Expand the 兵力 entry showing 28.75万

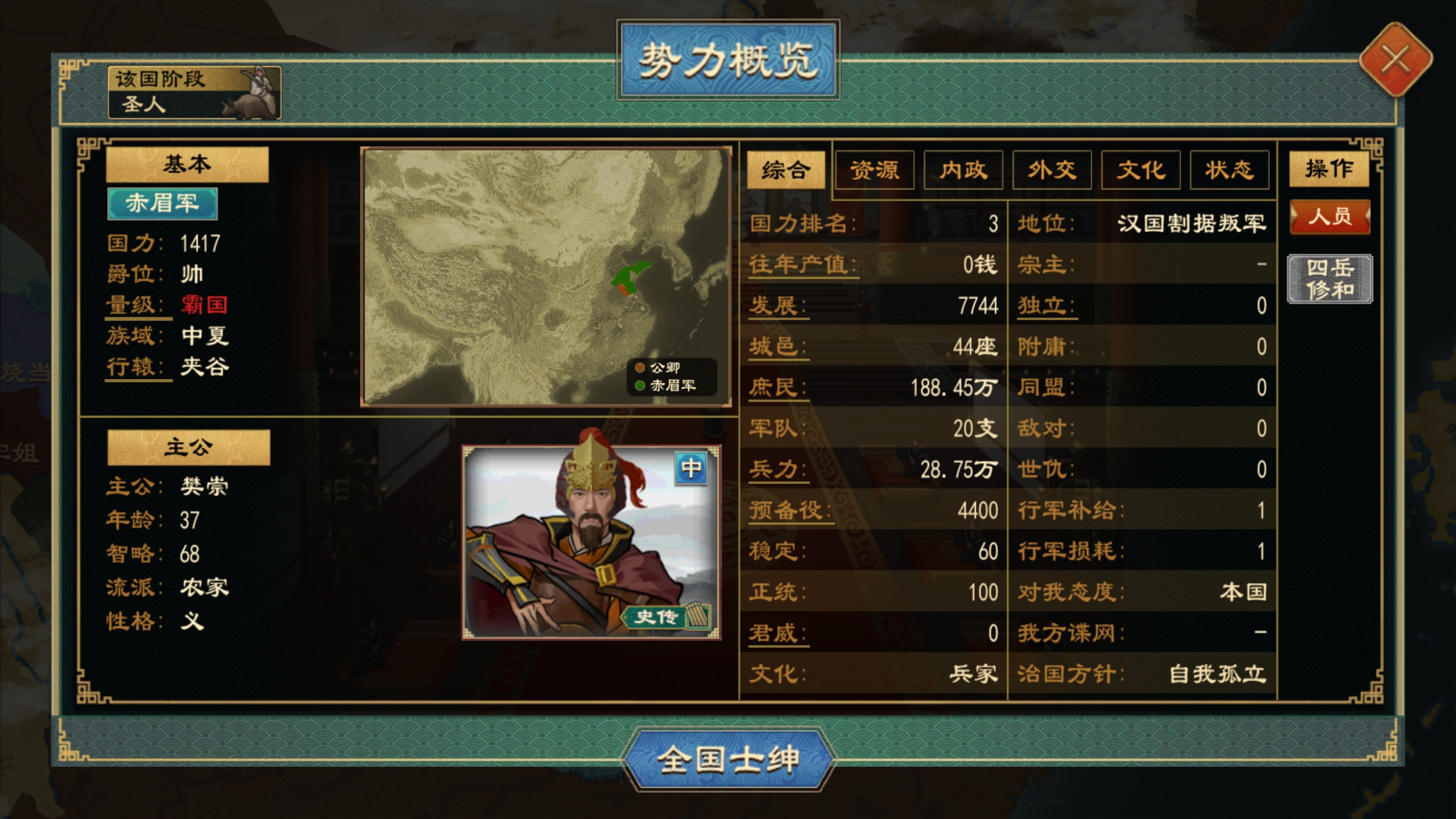[777, 469]
